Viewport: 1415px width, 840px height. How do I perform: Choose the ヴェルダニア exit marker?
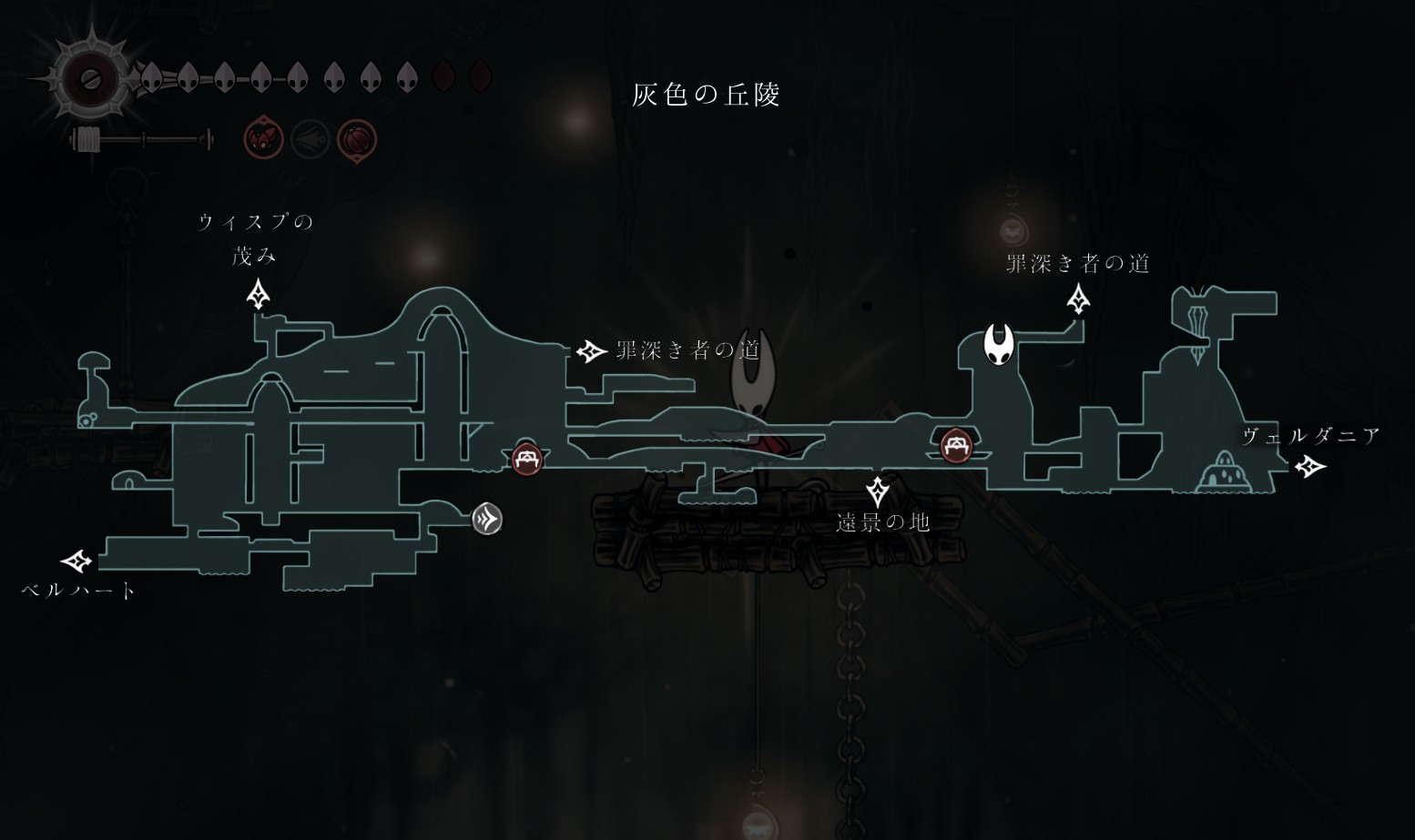click(1310, 467)
